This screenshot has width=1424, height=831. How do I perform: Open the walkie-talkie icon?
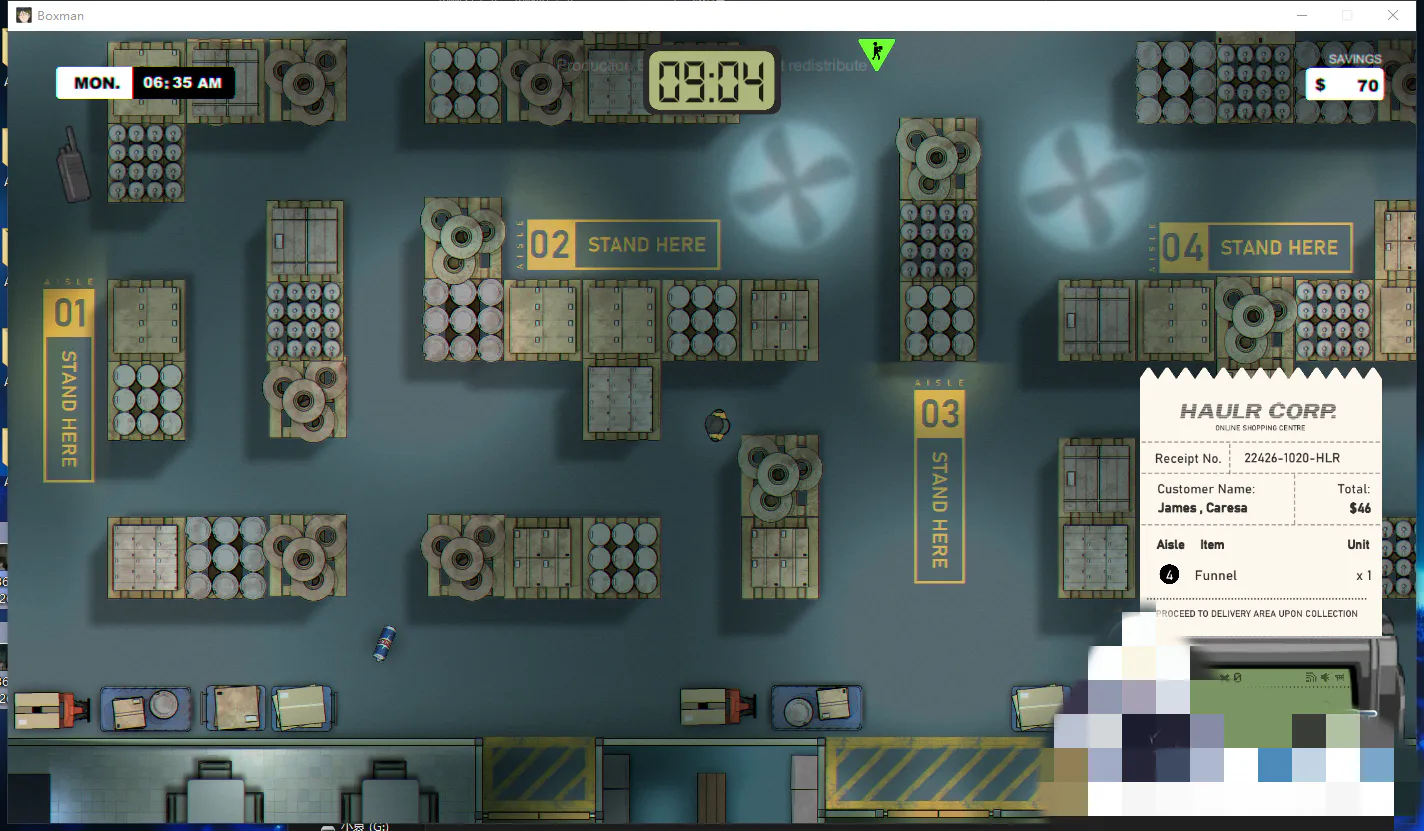click(72, 164)
